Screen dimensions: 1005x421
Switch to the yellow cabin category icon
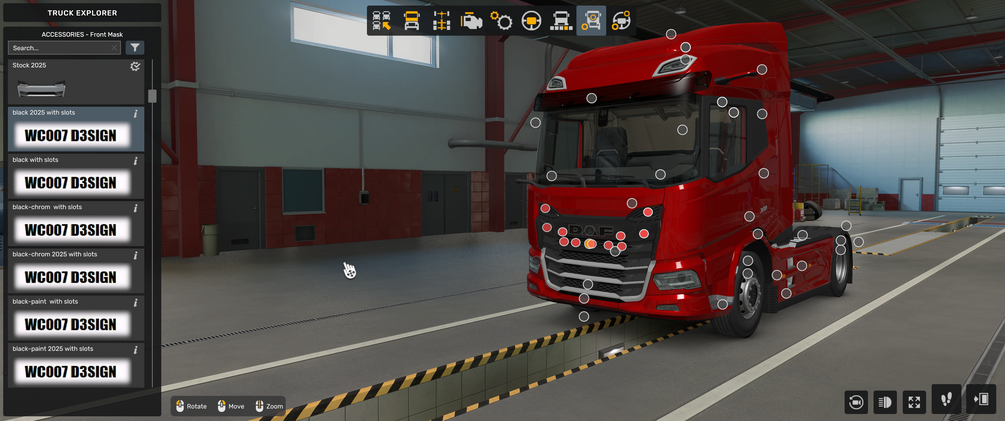411,20
